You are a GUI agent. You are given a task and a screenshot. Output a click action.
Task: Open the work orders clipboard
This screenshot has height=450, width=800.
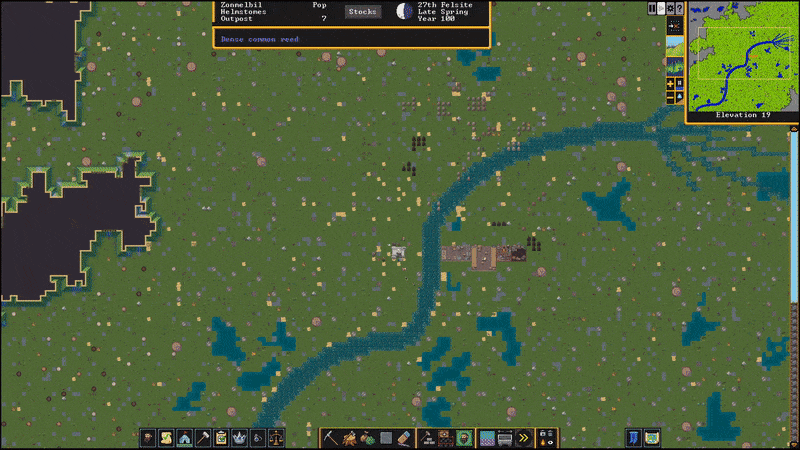tap(221, 438)
